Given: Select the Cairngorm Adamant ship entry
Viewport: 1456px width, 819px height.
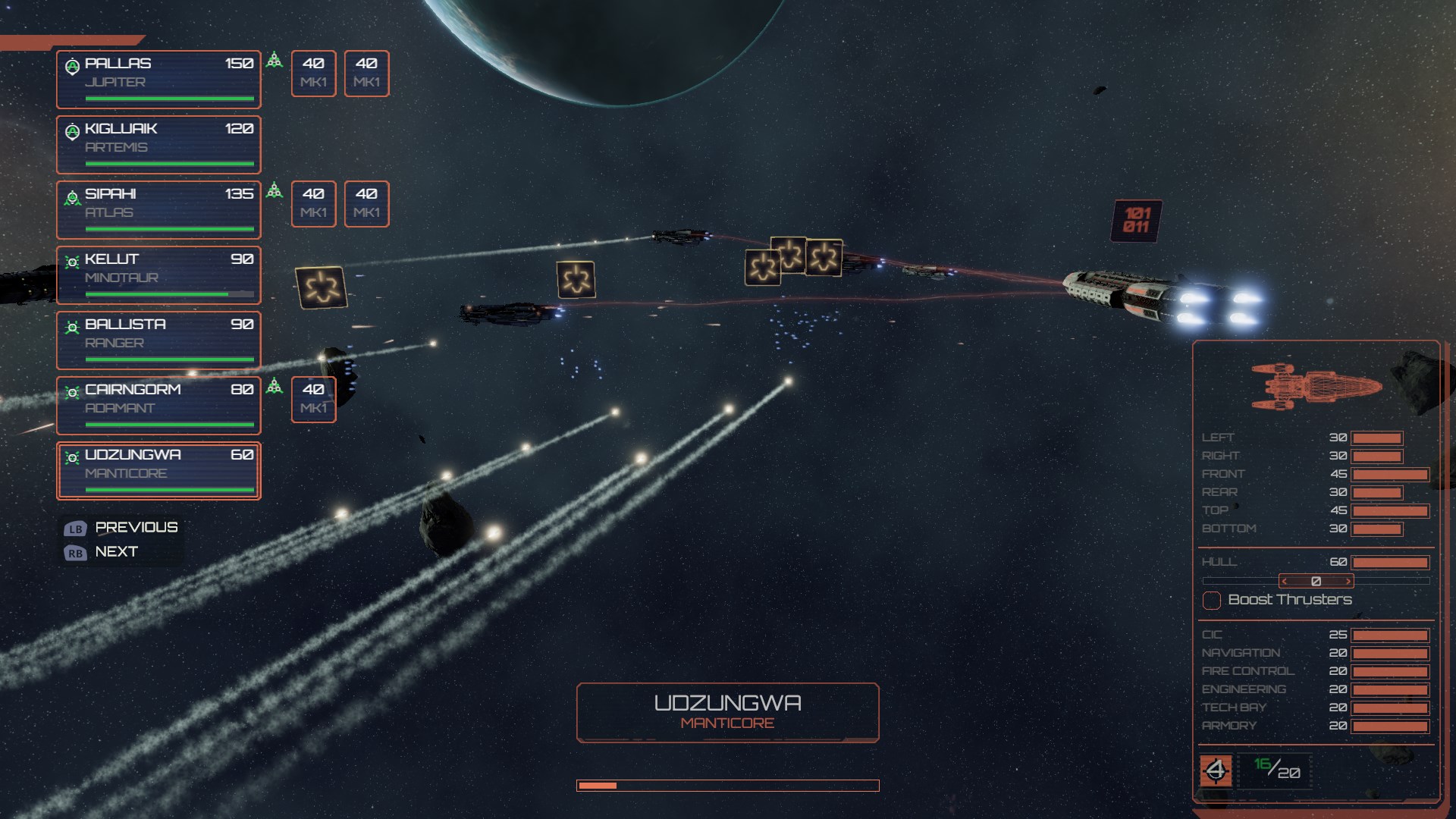Looking at the screenshot, I should (x=158, y=405).
